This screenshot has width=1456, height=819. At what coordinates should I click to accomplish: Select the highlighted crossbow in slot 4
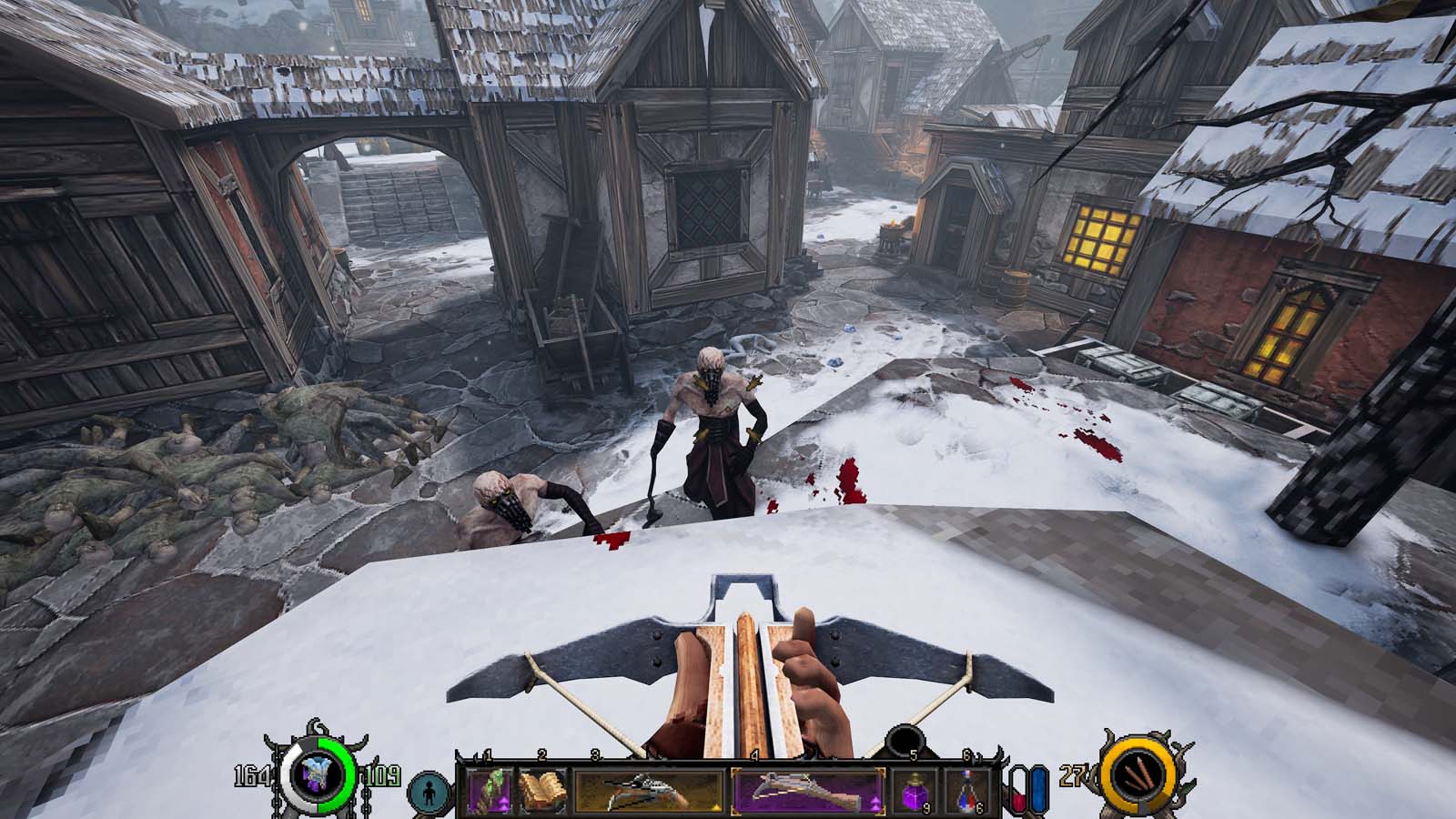(805, 791)
